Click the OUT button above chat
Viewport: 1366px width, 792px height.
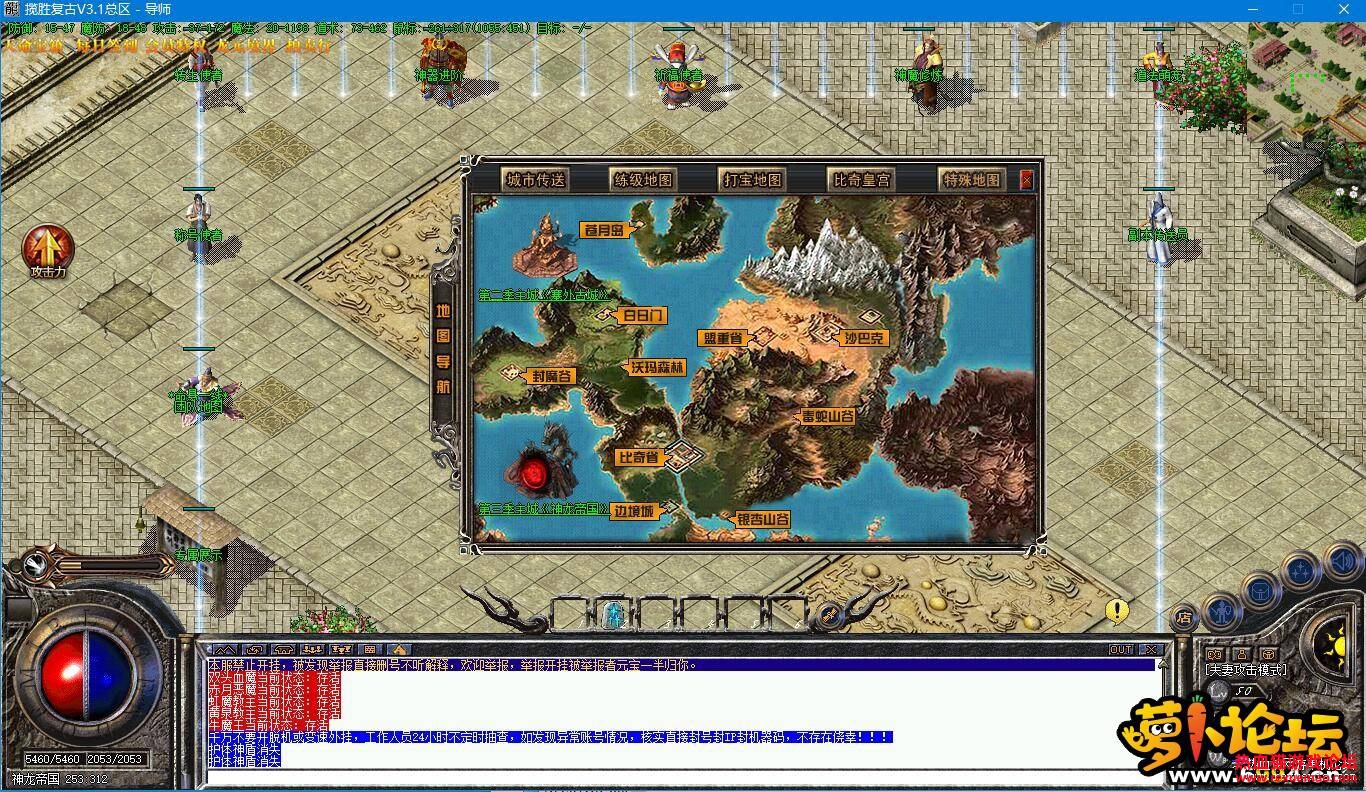[x=1121, y=650]
